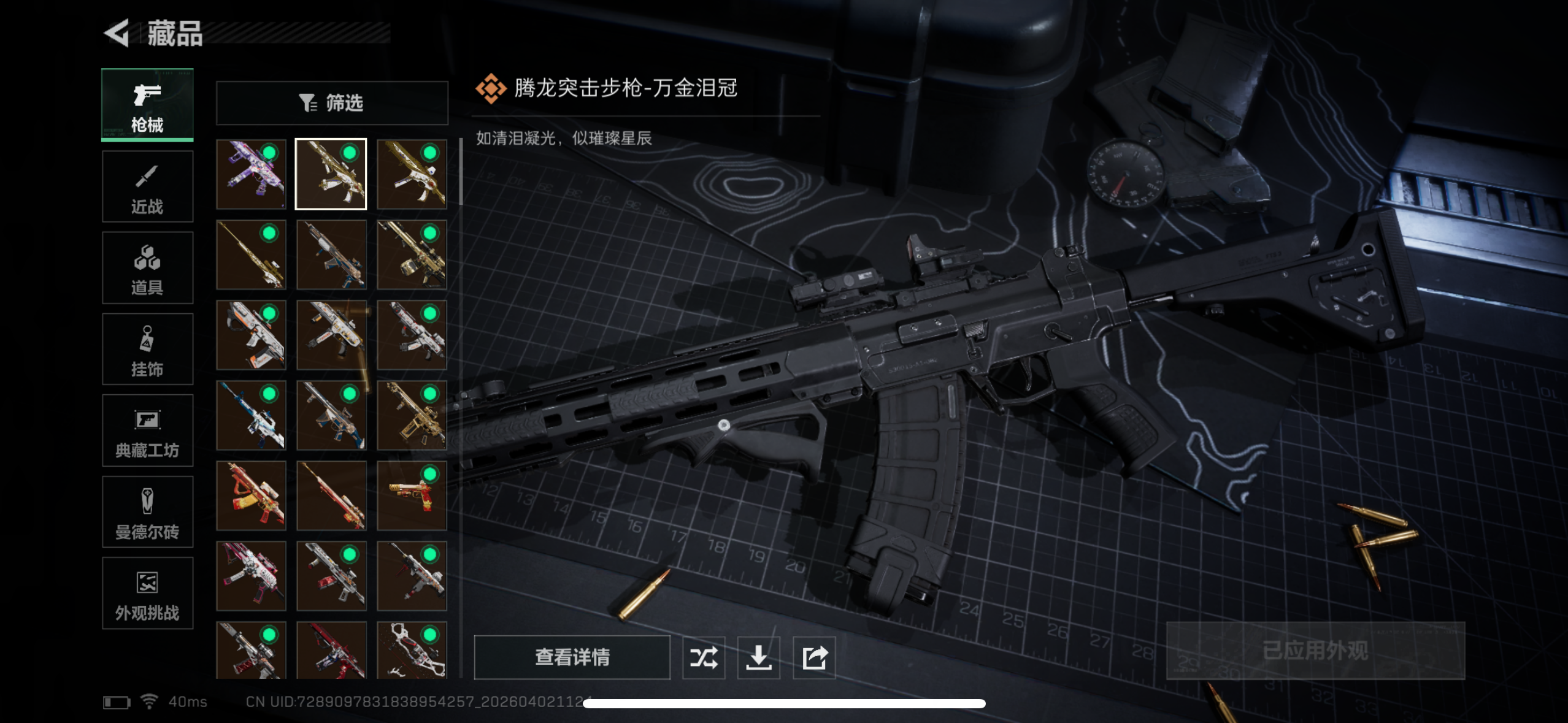Open the 近战 melee weapons section
The height and width of the screenshot is (723, 1568).
tap(147, 186)
